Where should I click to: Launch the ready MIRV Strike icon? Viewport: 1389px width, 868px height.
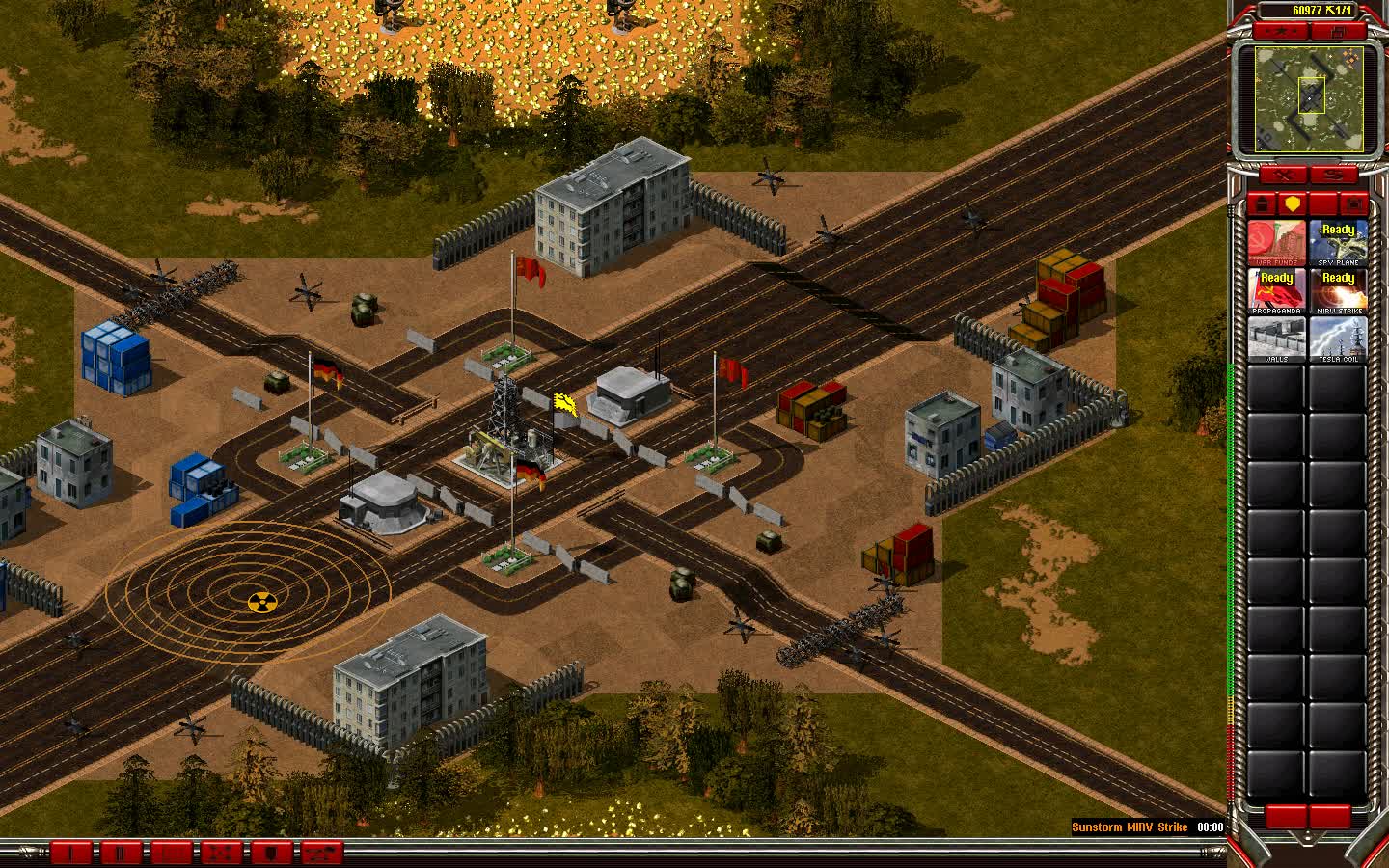coord(1340,289)
